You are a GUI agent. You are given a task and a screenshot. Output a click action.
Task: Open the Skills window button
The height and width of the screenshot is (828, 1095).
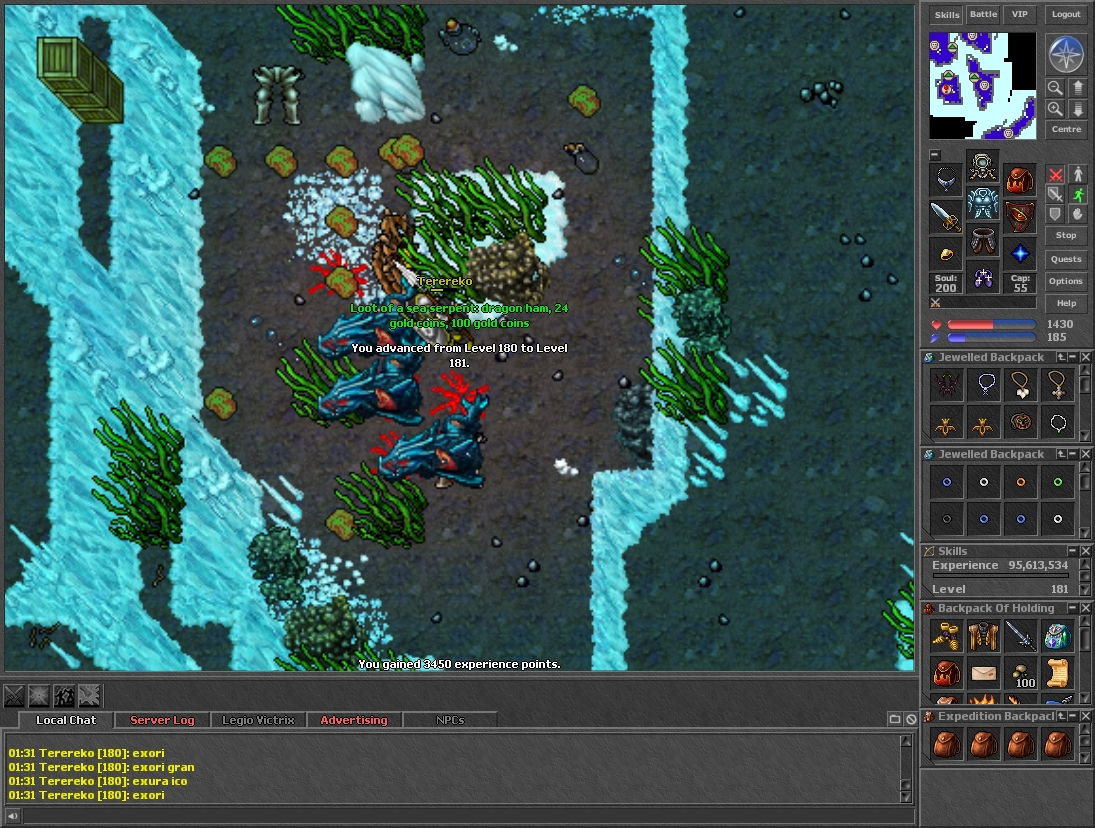[x=946, y=15]
